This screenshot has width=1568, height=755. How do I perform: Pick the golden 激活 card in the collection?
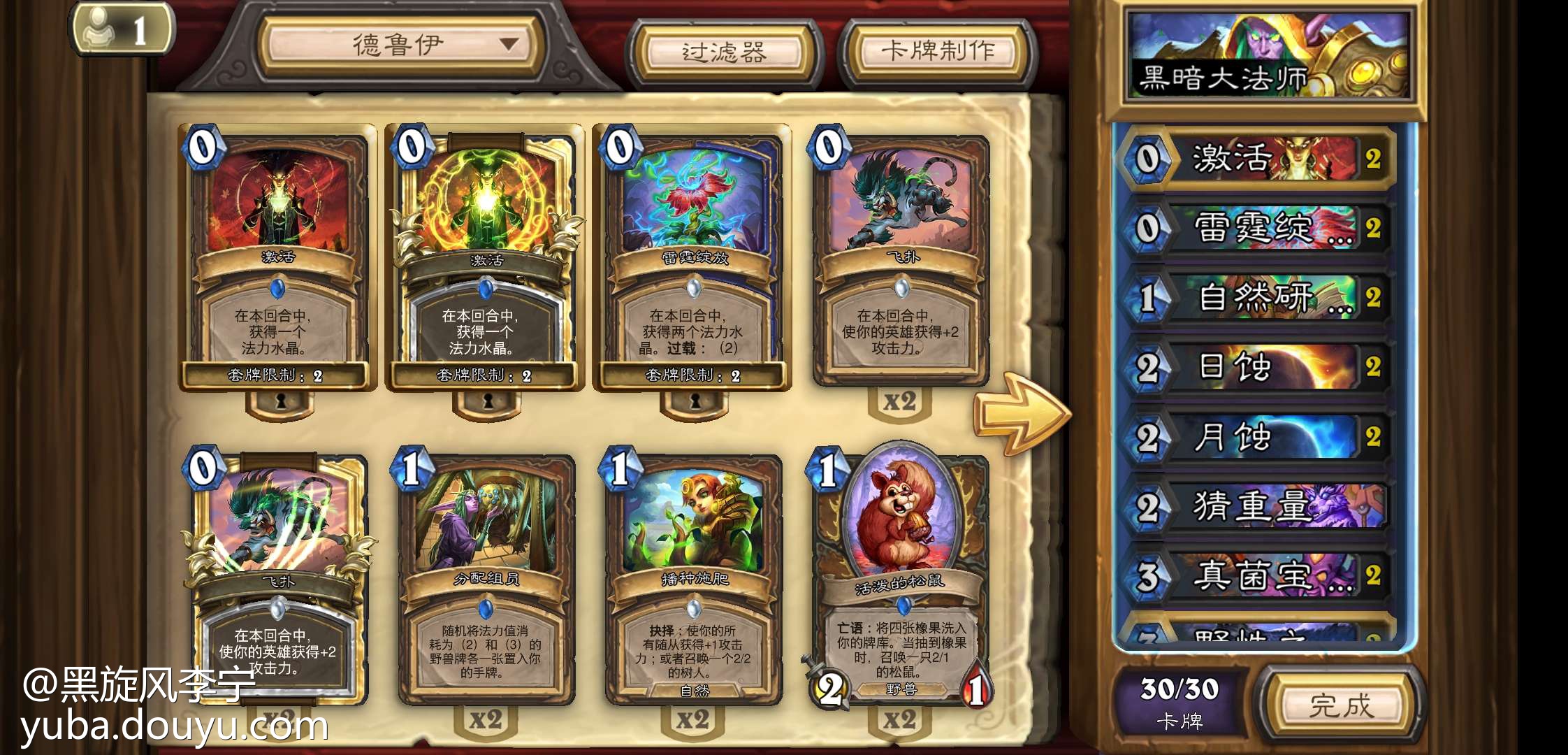pyautogui.click(x=485, y=259)
